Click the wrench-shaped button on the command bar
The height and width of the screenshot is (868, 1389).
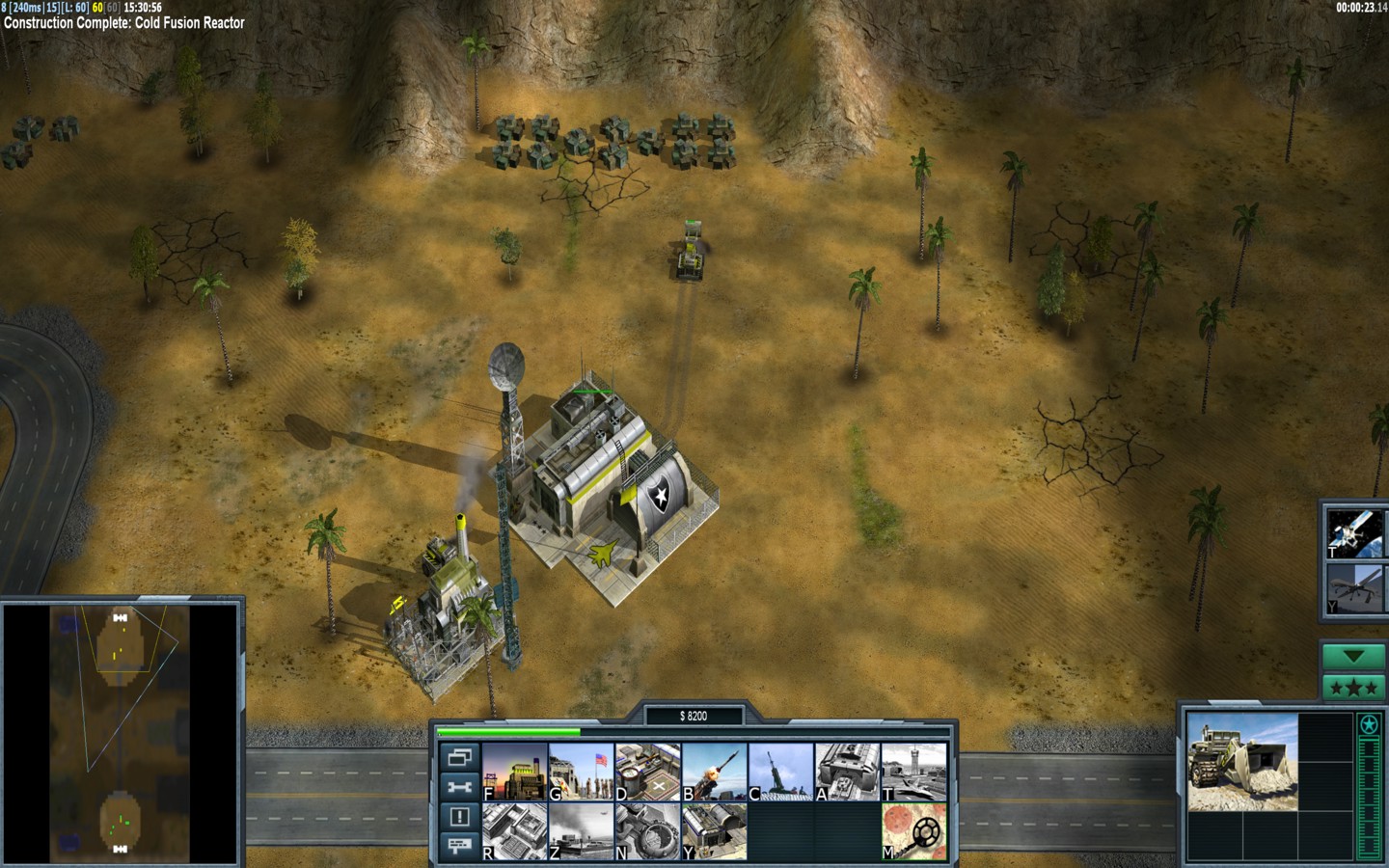pyautogui.click(x=460, y=787)
